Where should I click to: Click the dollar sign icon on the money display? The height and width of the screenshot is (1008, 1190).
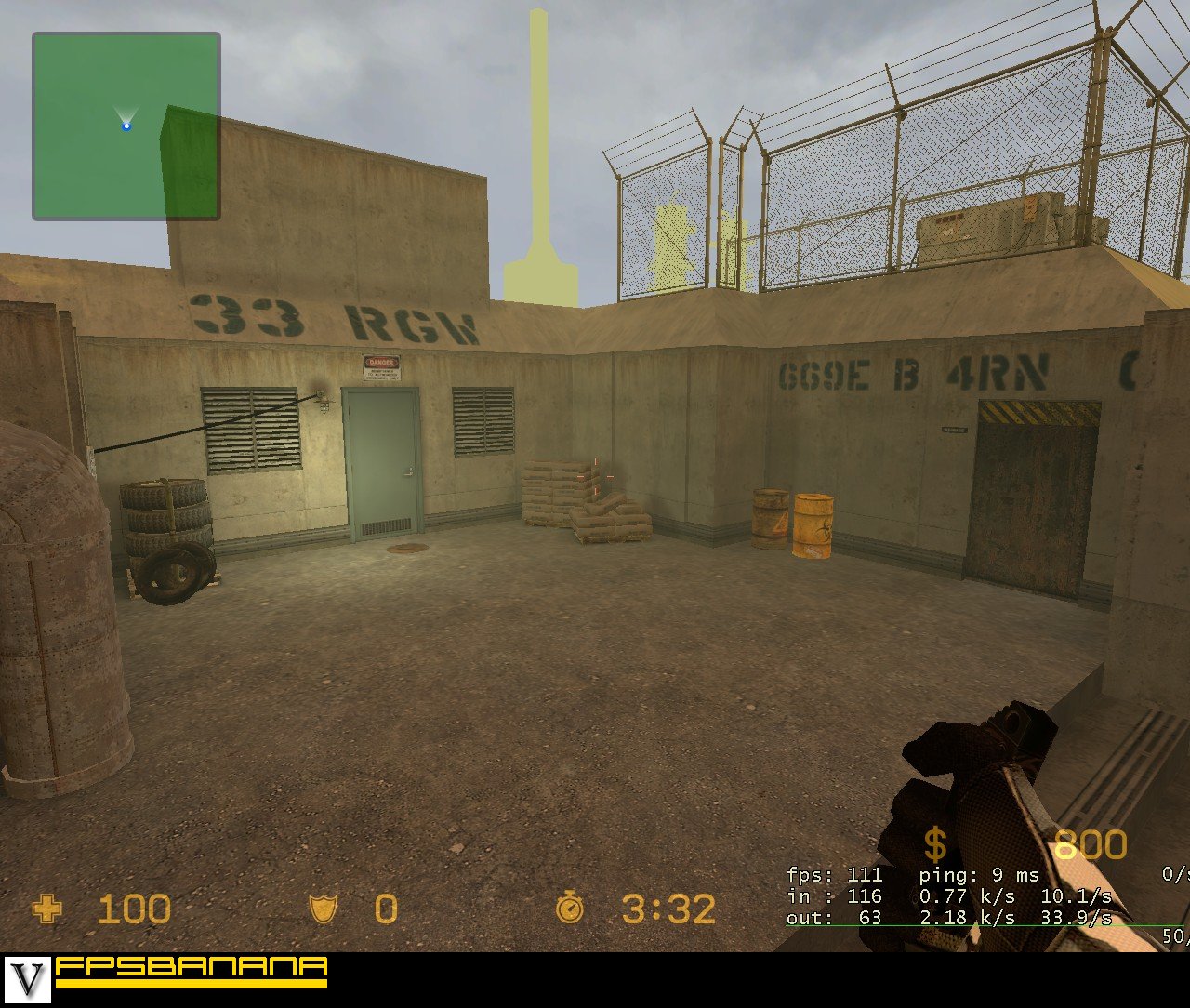click(935, 844)
